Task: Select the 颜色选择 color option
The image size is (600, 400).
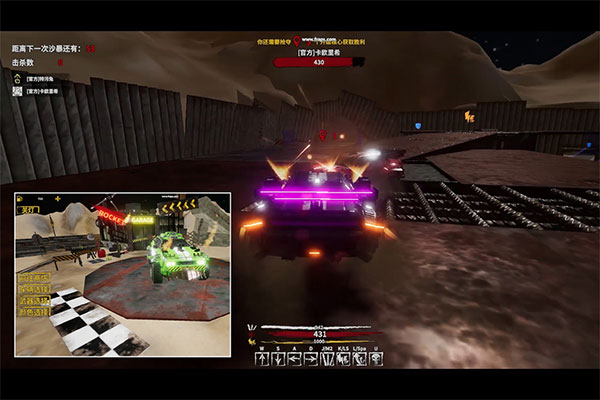Action: point(34,312)
